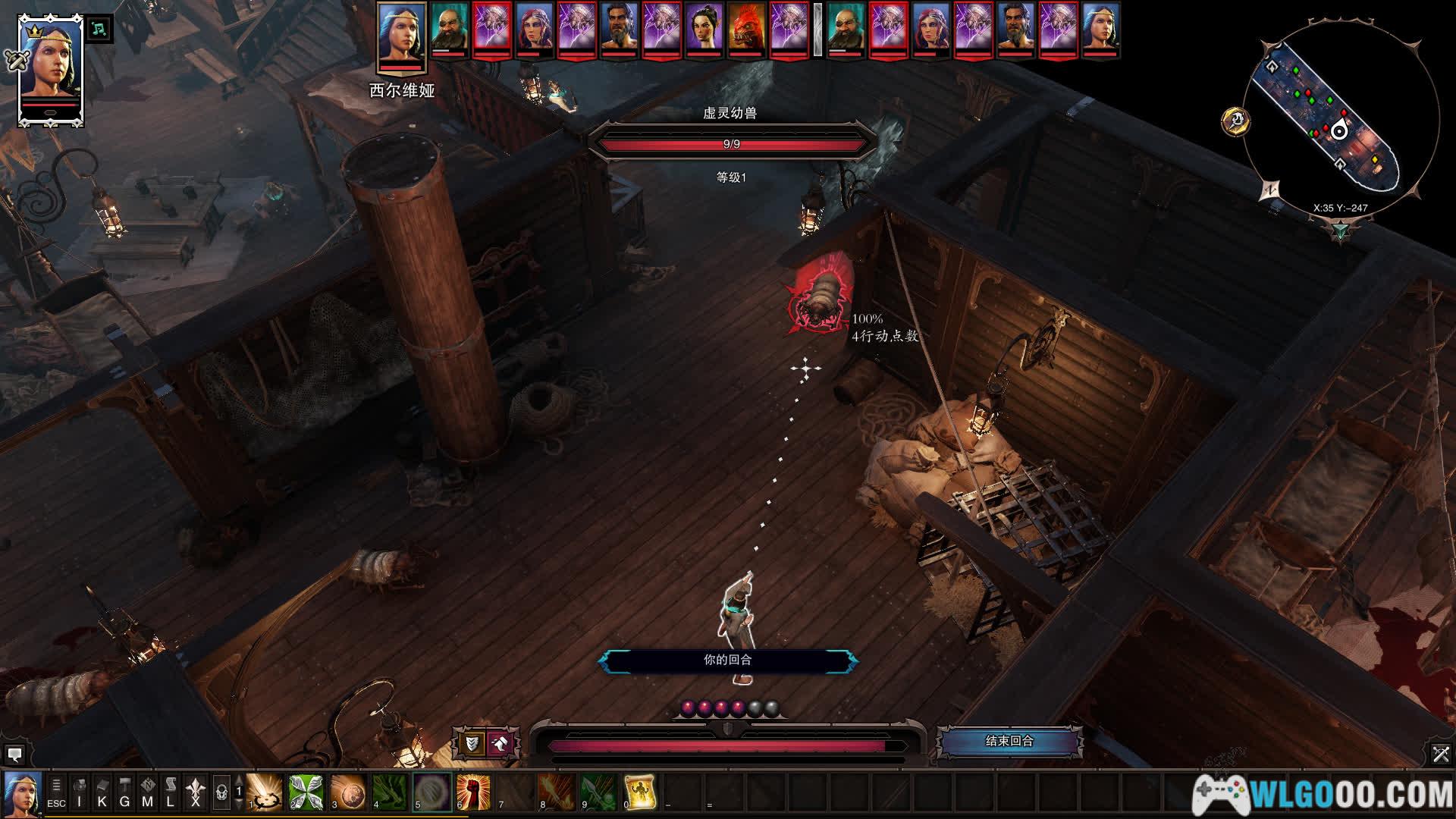Open the journal scroll L button
Screen dimensions: 1456x819
click(x=171, y=793)
